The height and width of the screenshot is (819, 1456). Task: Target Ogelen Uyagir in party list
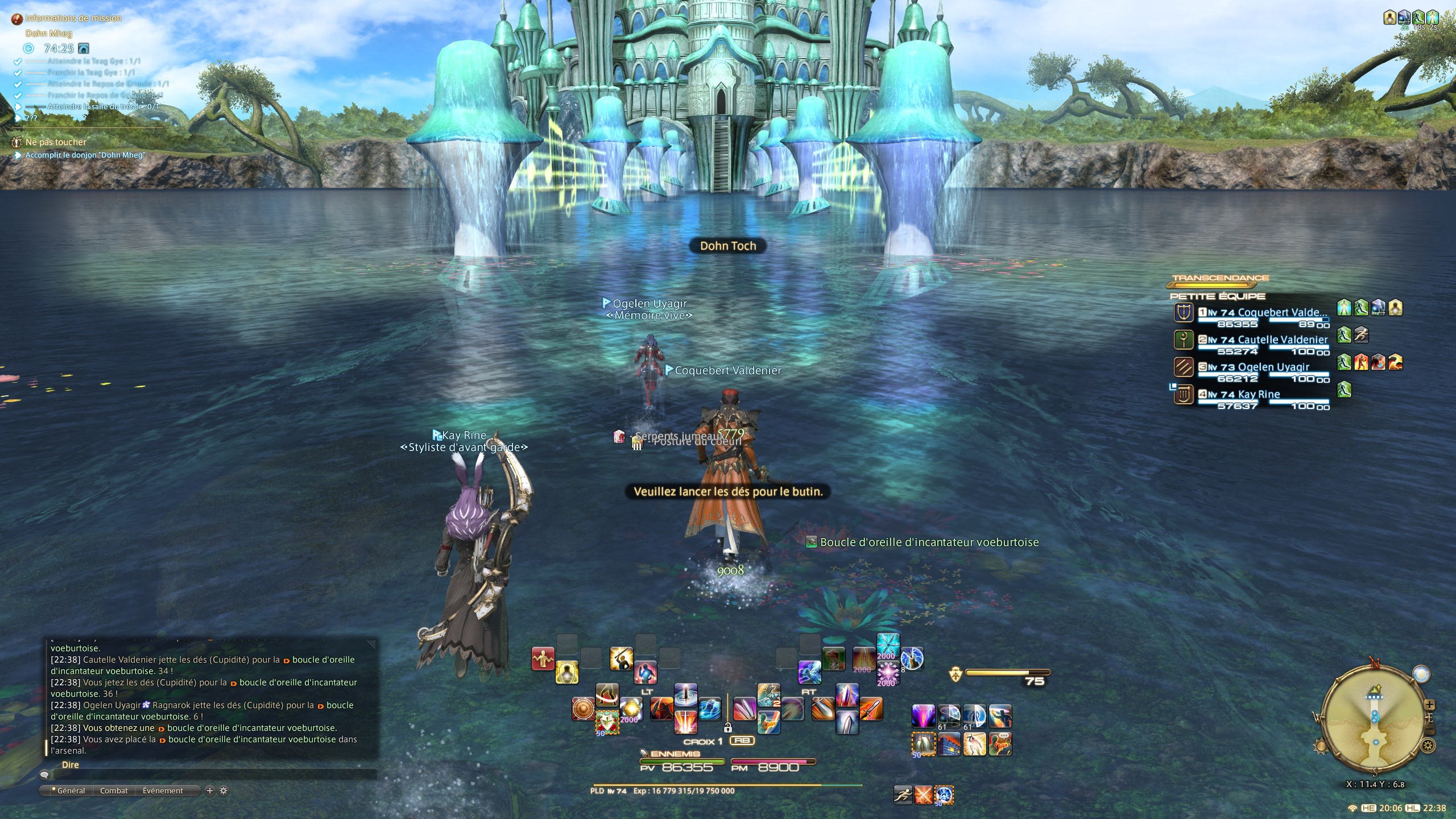pyautogui.click(x=1273, y=367)
